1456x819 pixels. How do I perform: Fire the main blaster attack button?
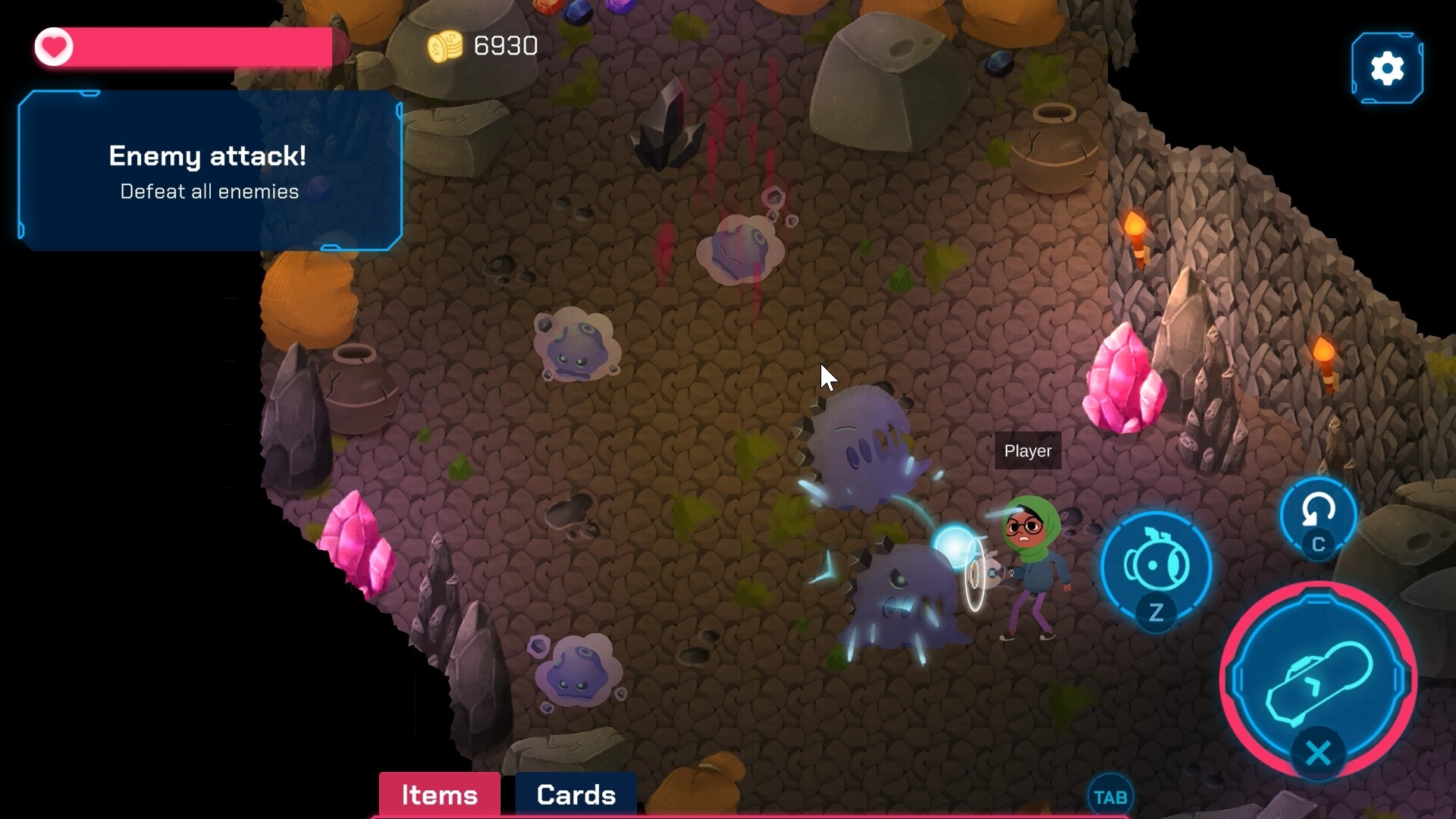1318,679
